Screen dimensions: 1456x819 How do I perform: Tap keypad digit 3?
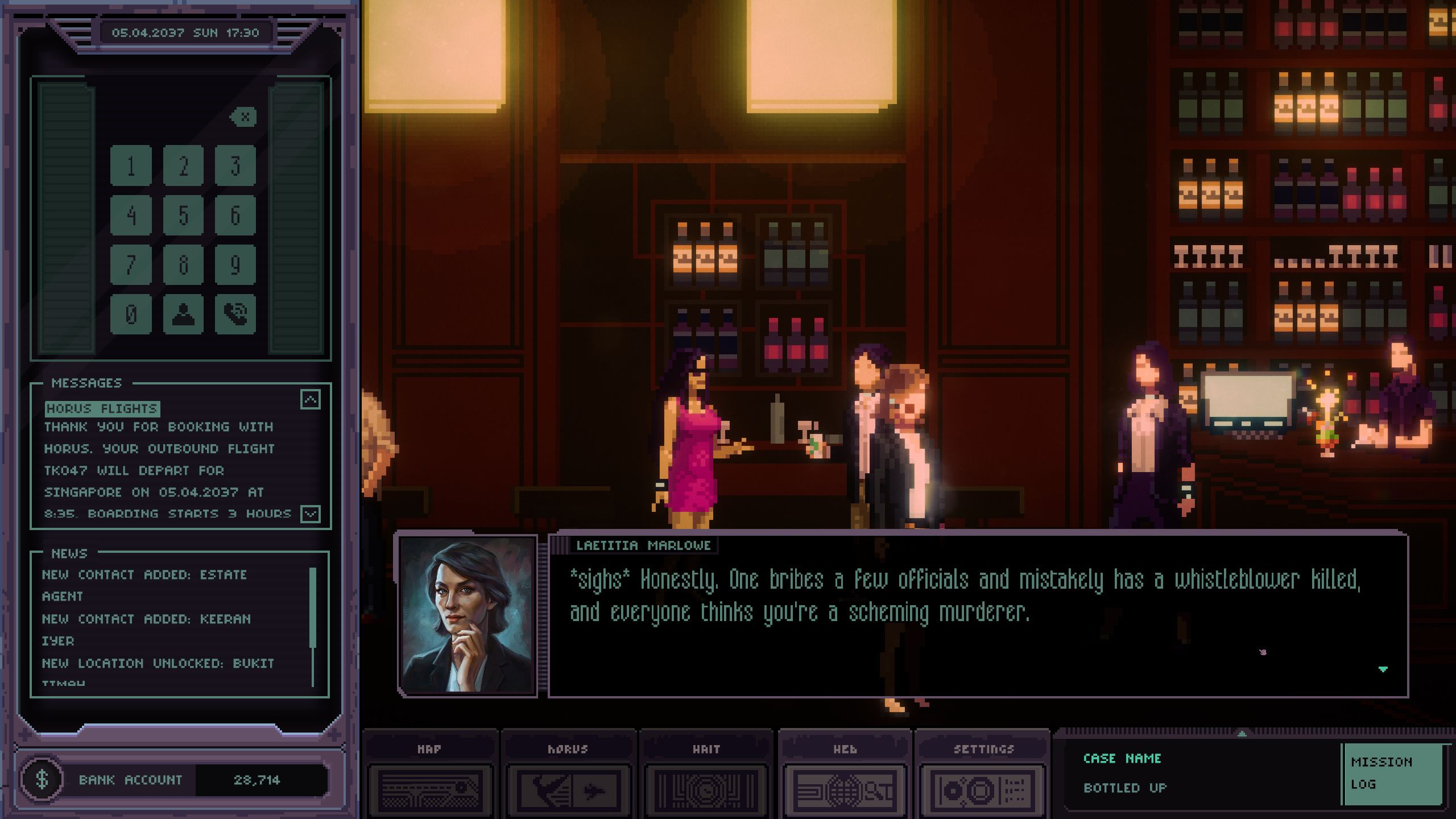235,166
